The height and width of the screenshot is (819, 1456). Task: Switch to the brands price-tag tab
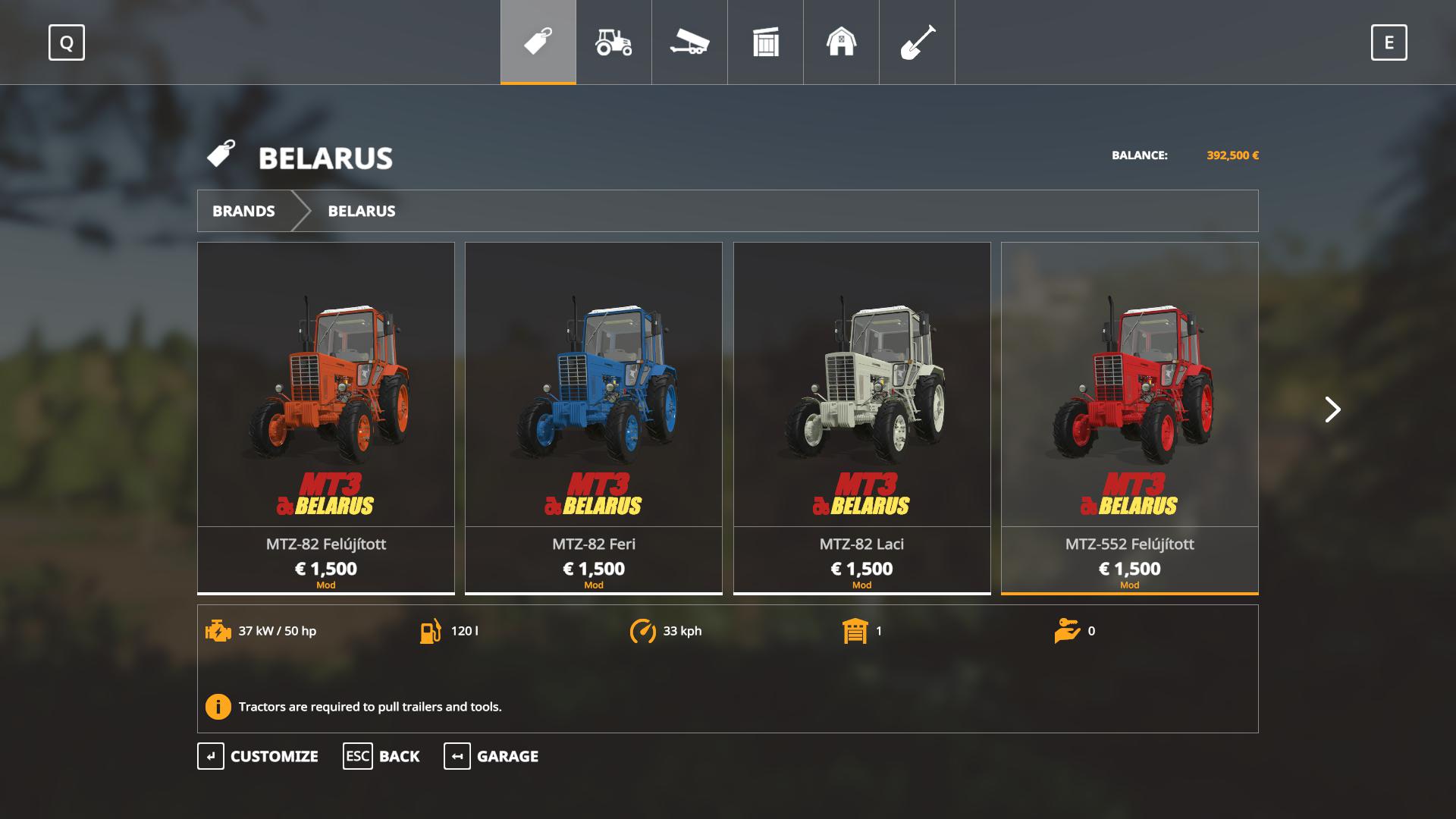[538, 42]
